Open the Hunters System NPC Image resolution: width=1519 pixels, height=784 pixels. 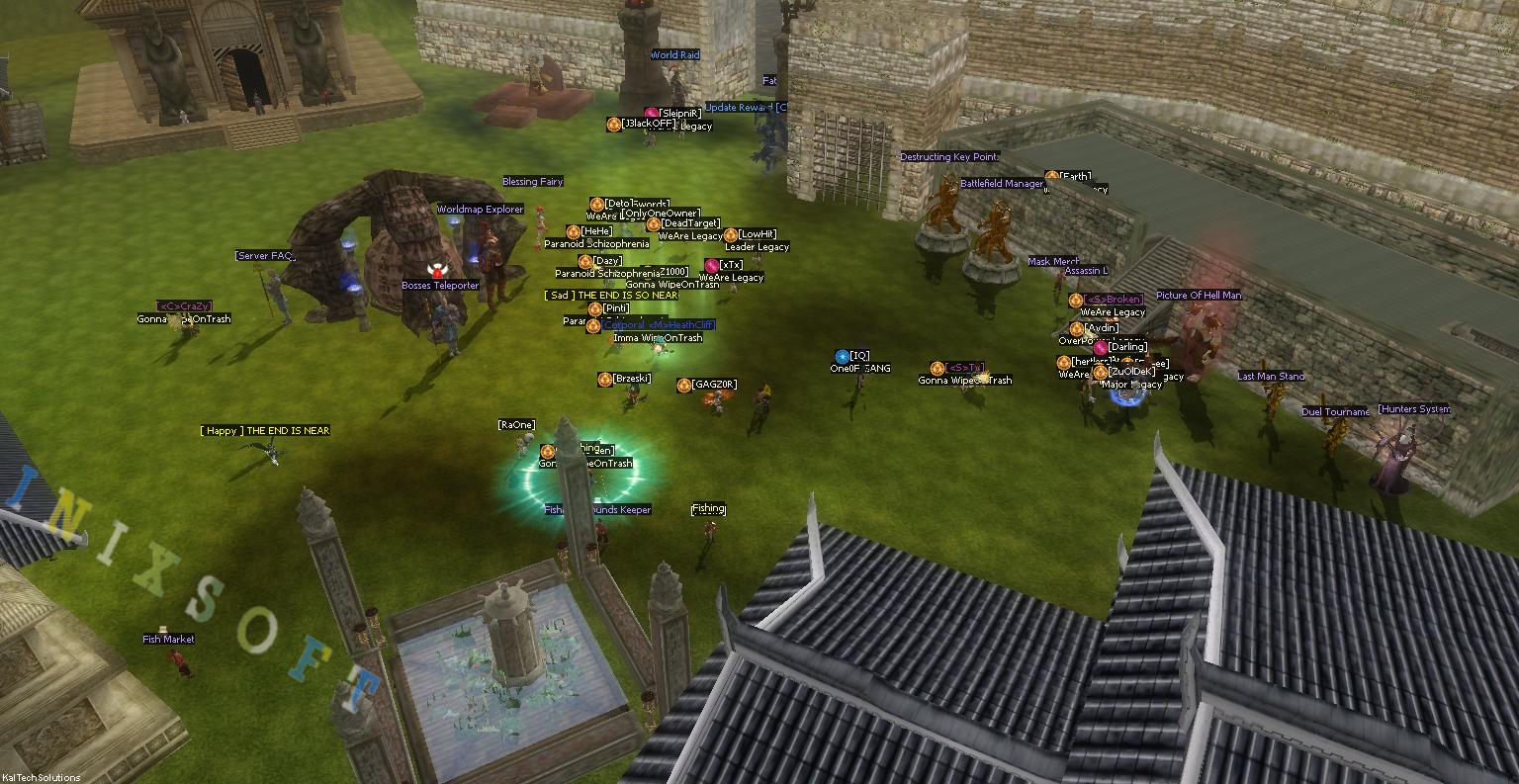click(x=1415, y=407)
